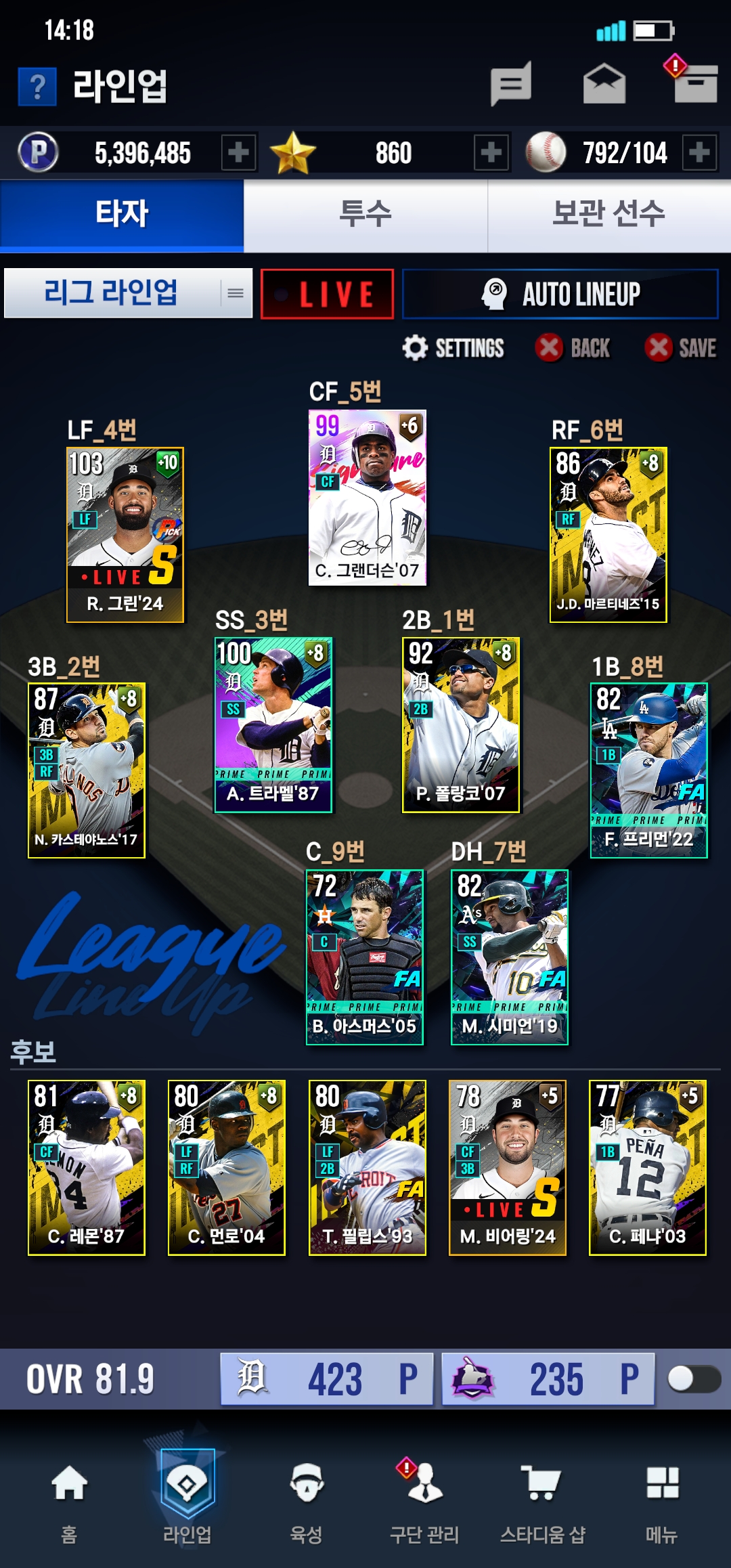The image size is (731, 1568).
Task: Save the lineup with SAVE
Action: (680, 348)
